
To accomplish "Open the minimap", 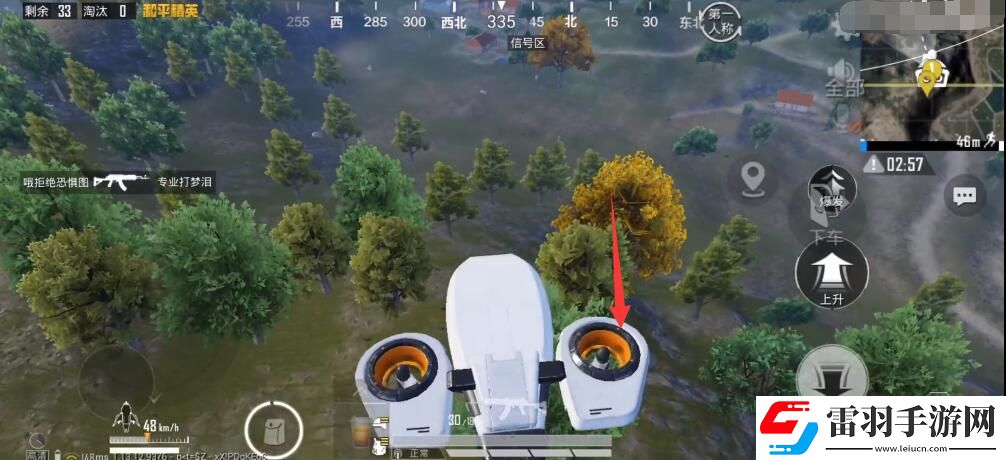I will click(x=931, y=88).
